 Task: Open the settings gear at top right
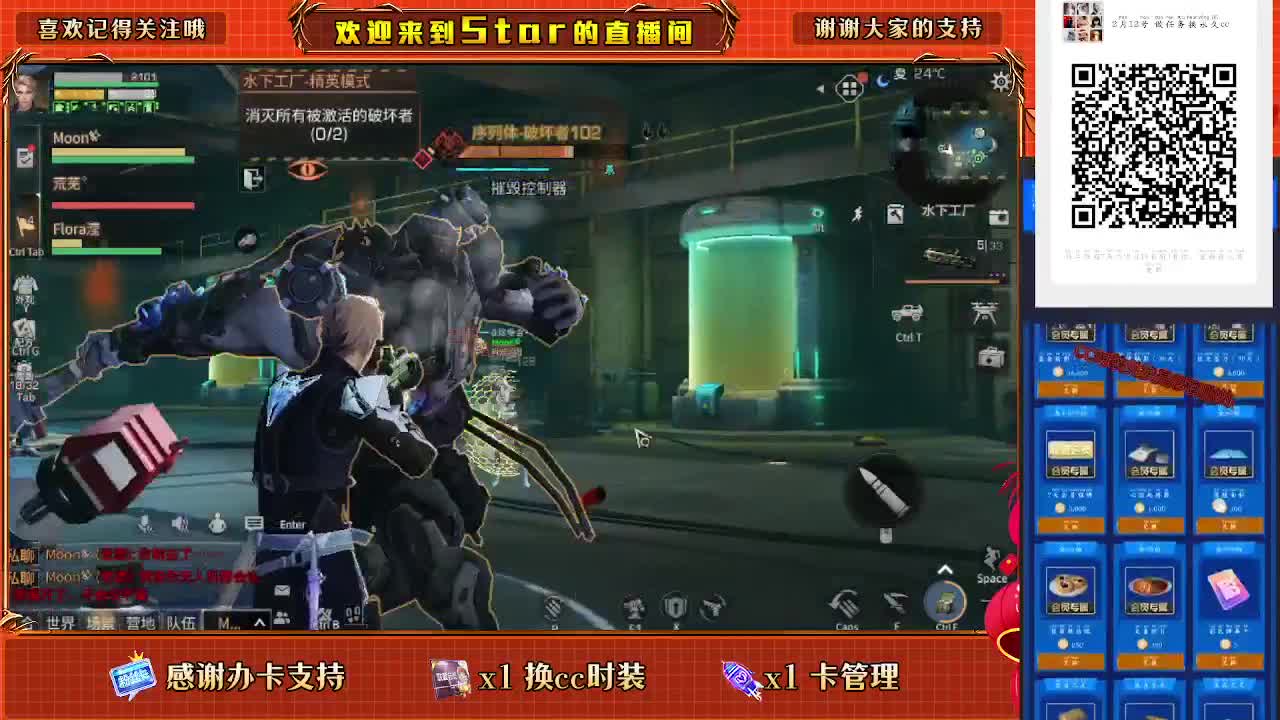coord(1000,83)
